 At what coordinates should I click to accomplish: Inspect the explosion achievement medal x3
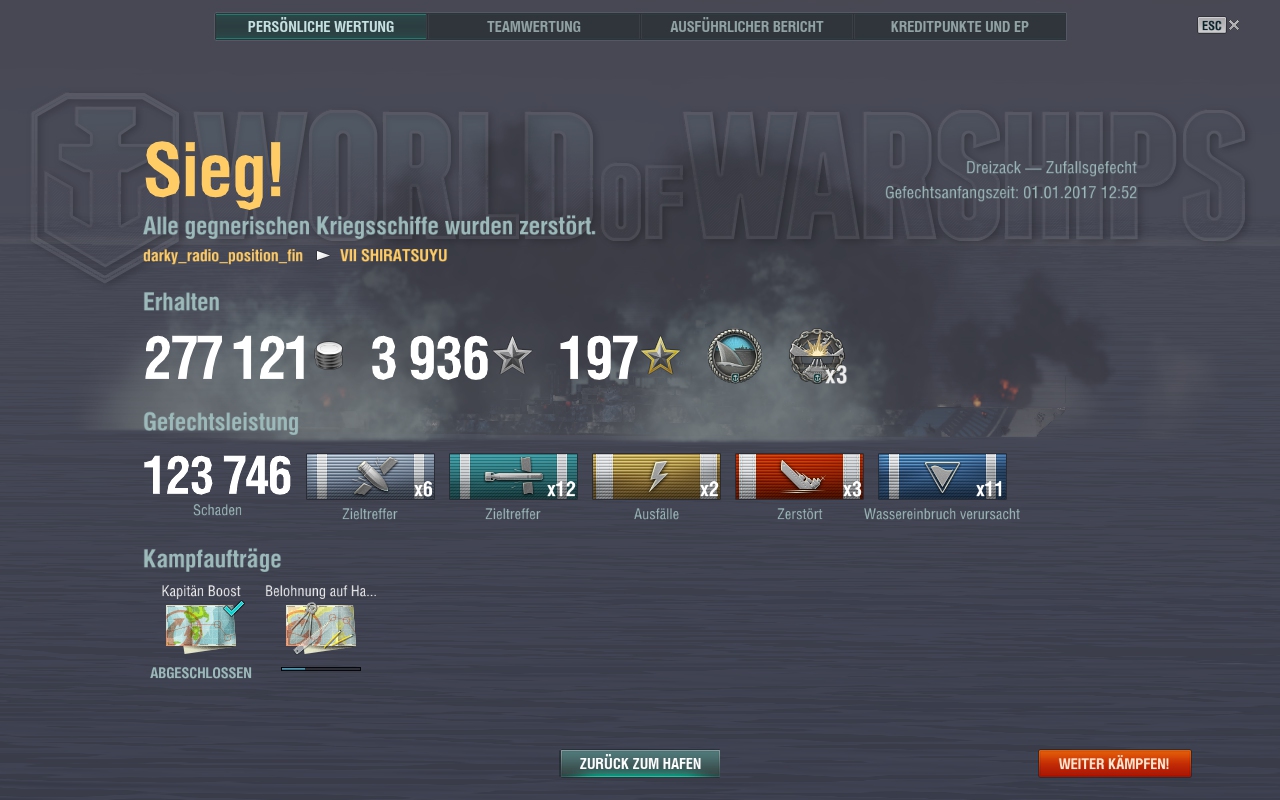pyautogui.click(x=816, y=357)
